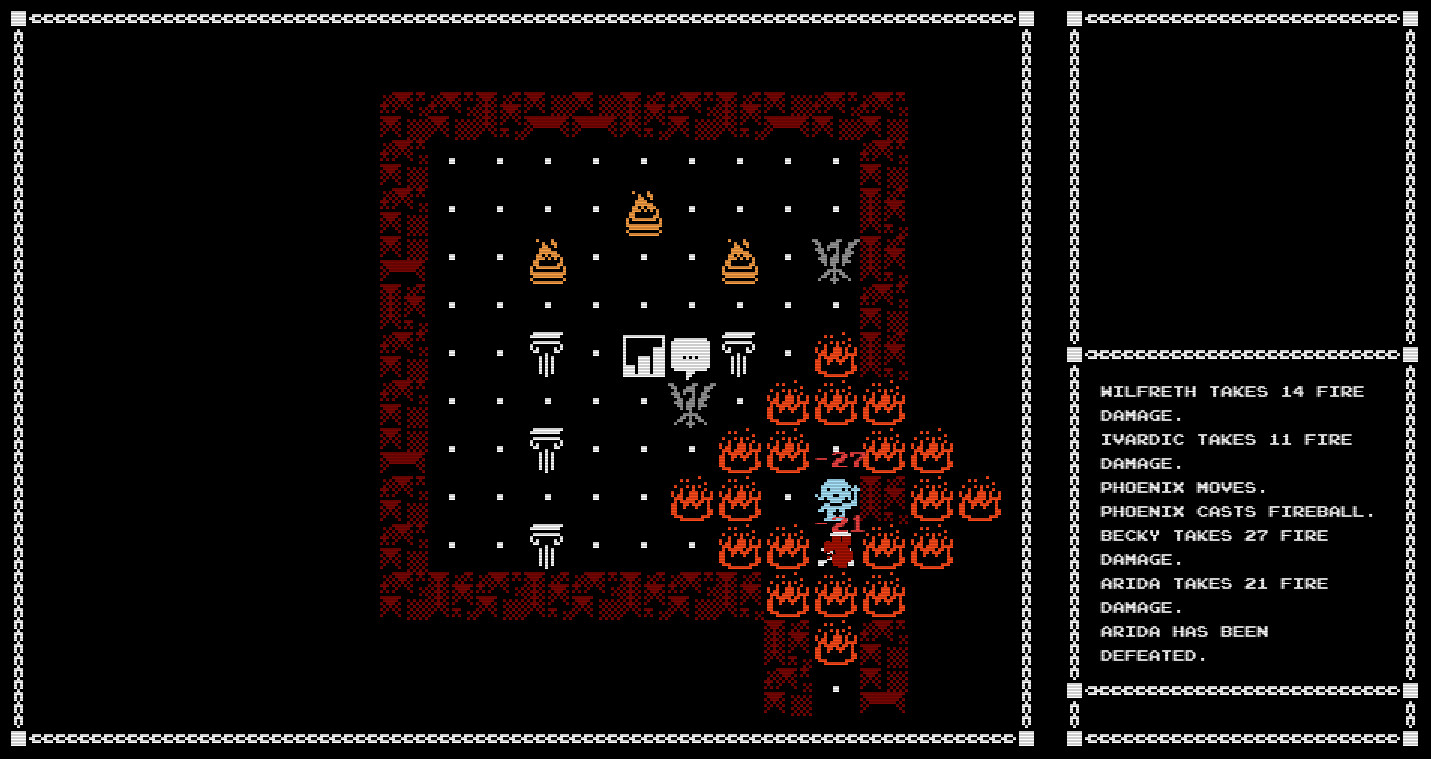Viewport: 1431px width, 759px height.
Task: Select the bar chart tile icon
Action: coord(645,353)
